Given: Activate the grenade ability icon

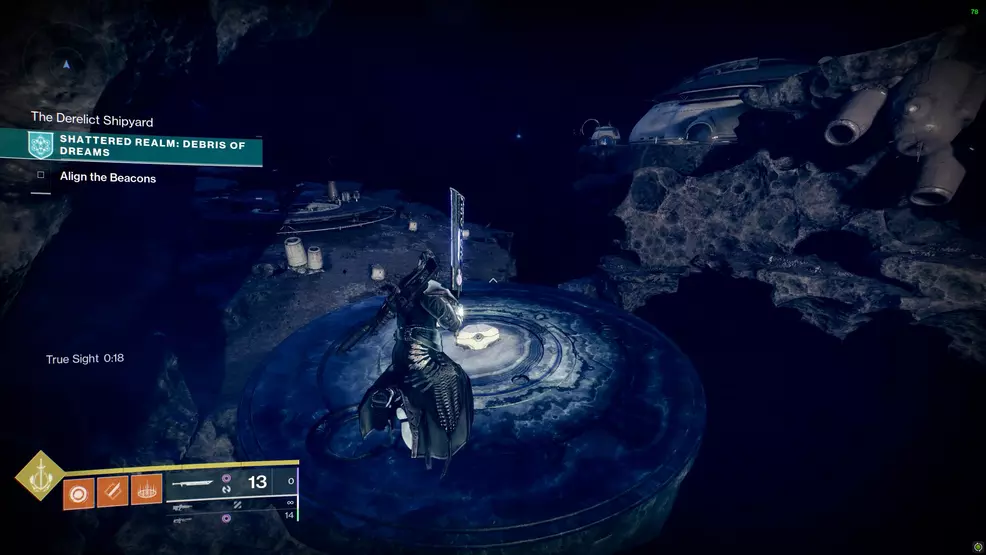Looking at the screenshot, I should click(78, 493).
